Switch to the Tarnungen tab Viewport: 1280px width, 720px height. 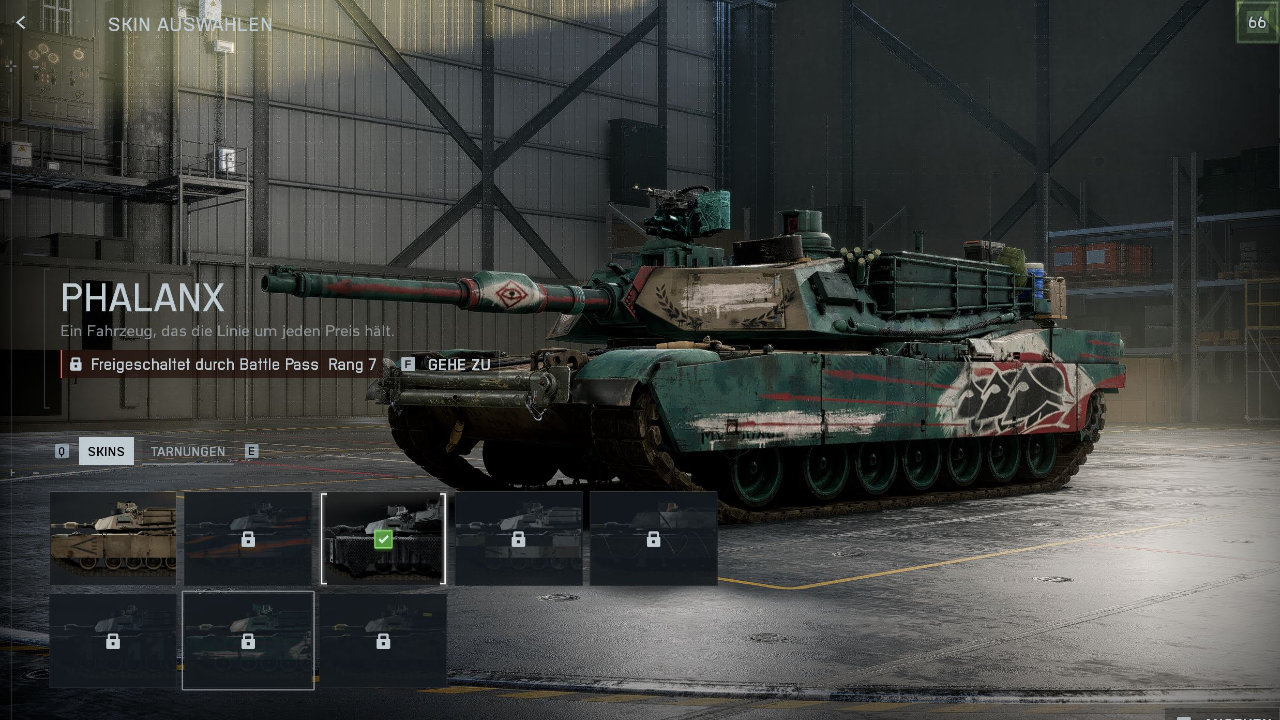point(188,452)
